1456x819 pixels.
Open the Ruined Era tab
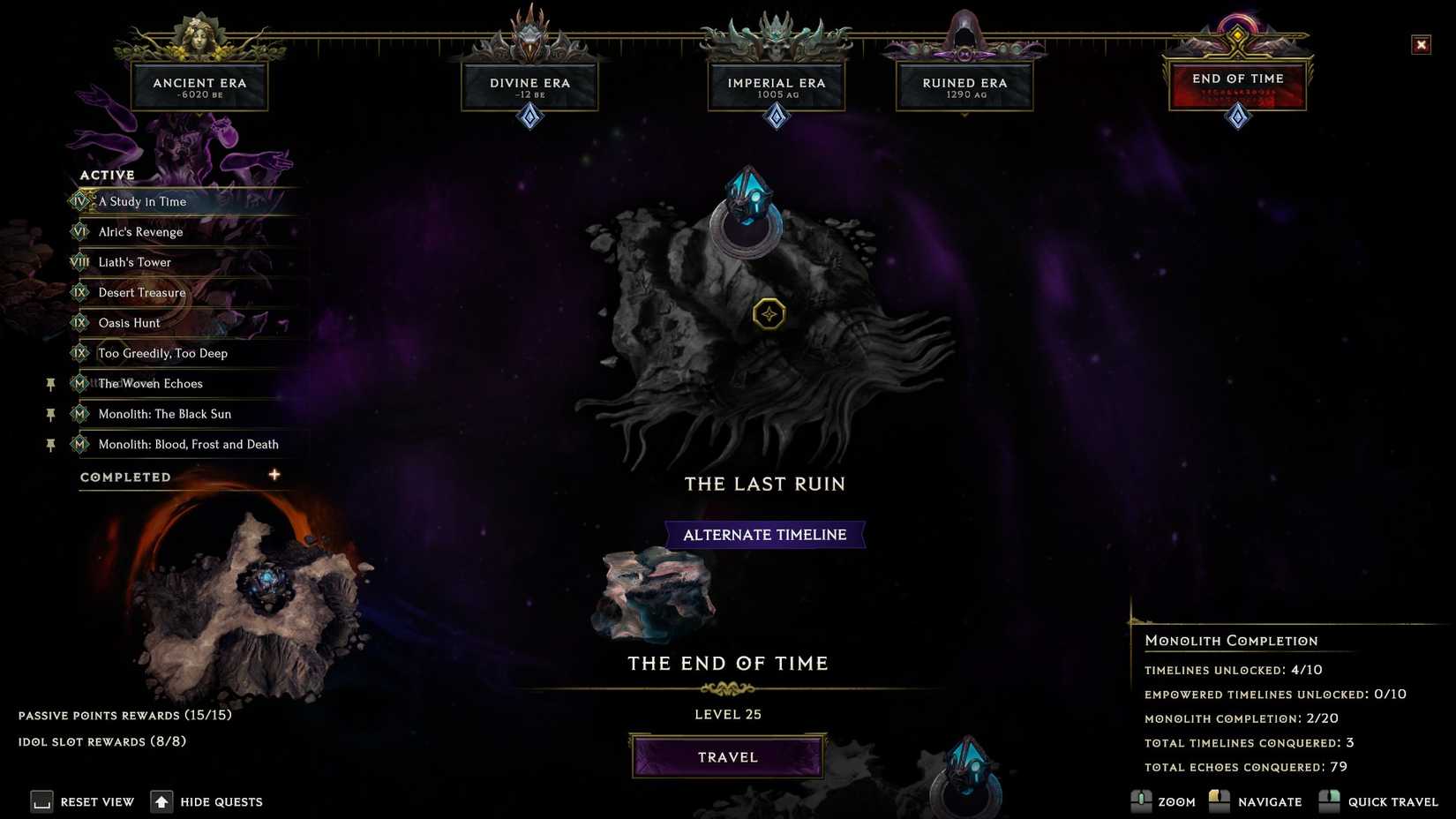pyautogui.click(x=964, y=85)
